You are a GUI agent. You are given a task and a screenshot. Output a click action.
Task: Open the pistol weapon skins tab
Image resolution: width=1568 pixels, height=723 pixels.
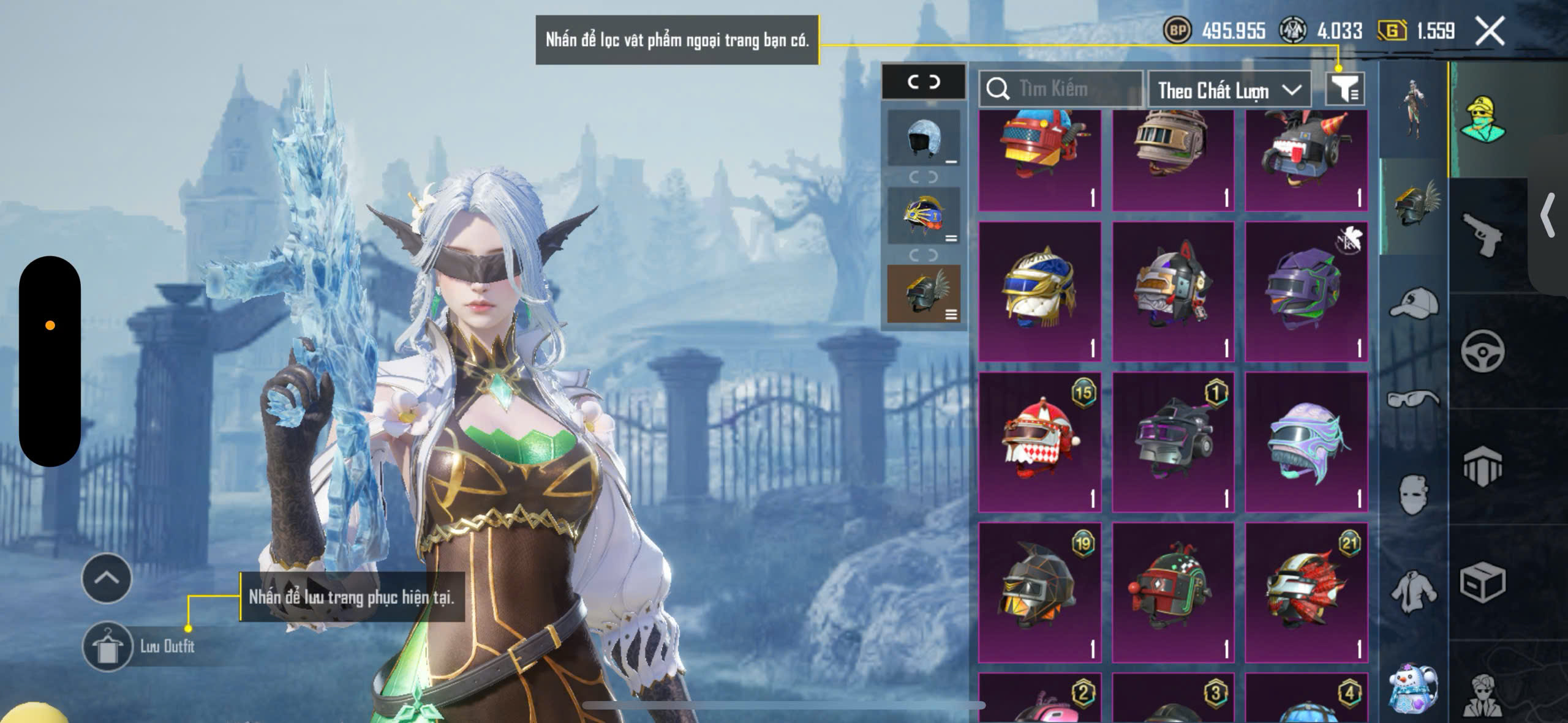click(x=1482, y=236)
